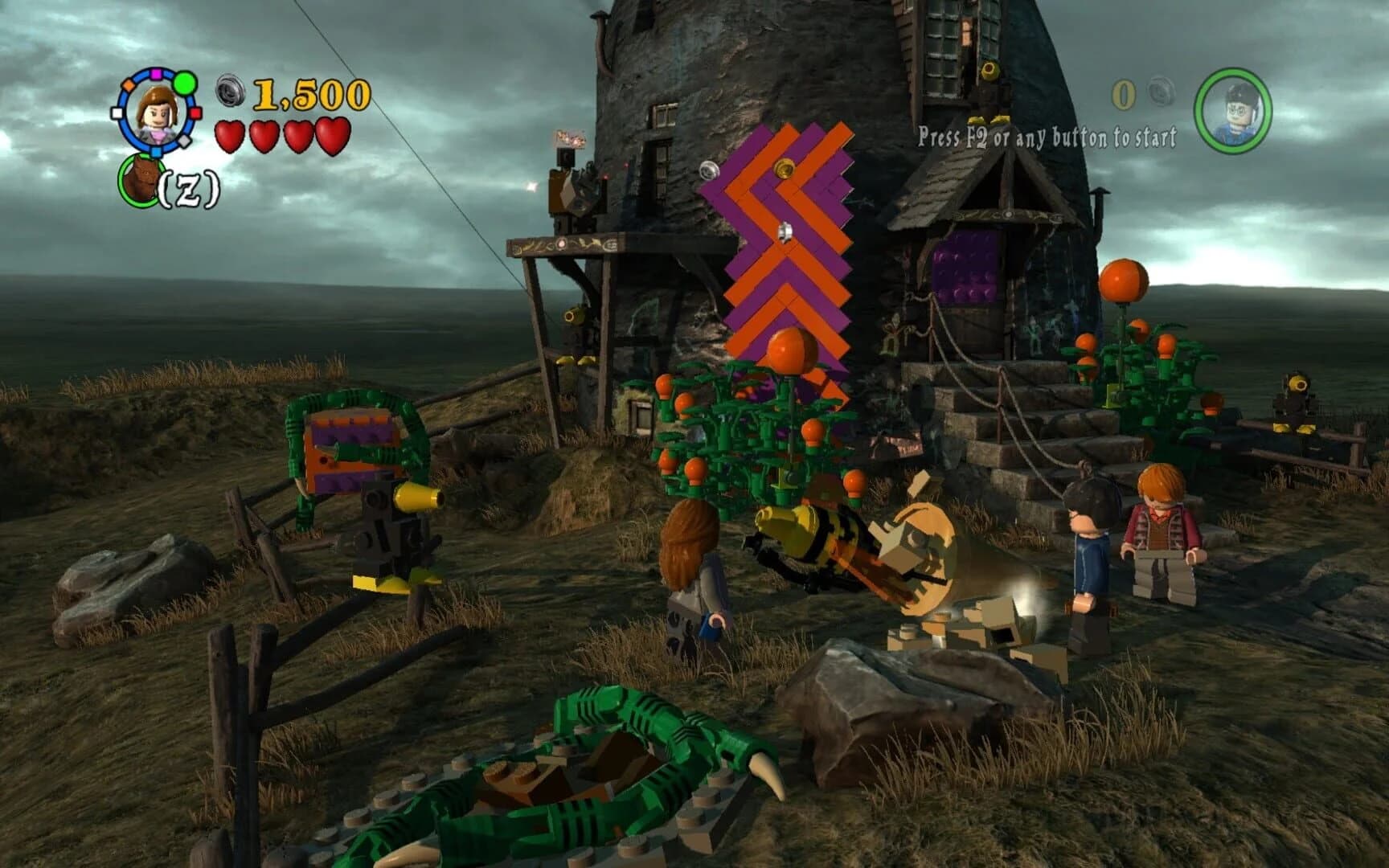Click the orange dot on the selection ring
This screenshot has width=1389, height=868.
pos(129,85)
